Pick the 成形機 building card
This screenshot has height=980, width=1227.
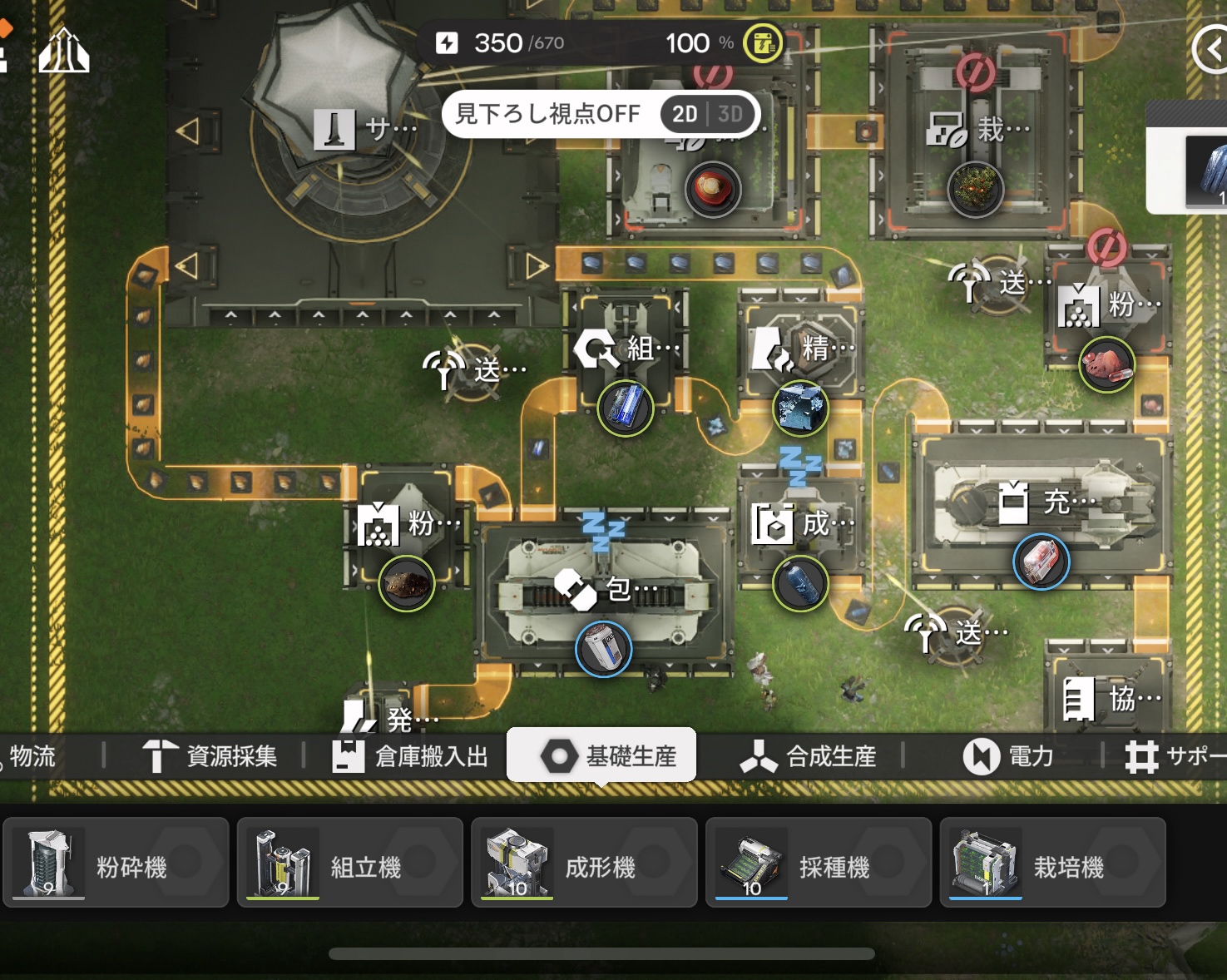click(x=584, y=863)
